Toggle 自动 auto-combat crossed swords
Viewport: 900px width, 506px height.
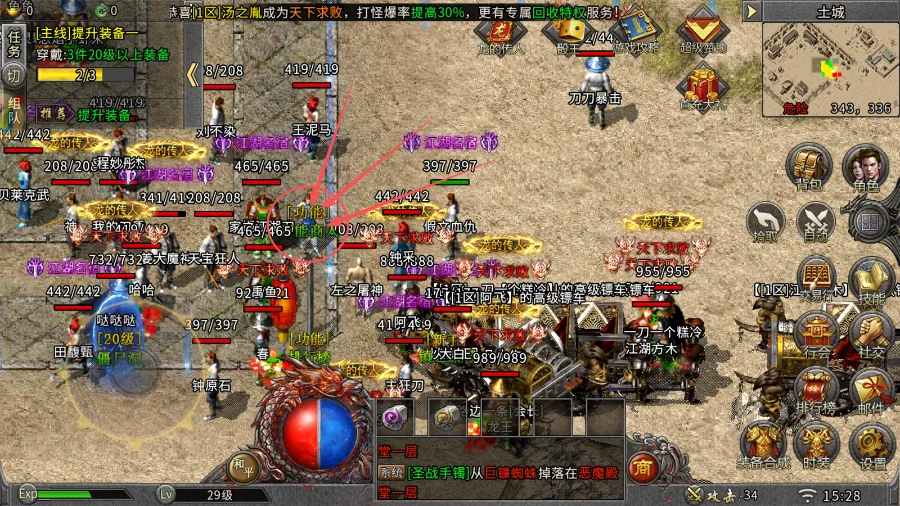point(818,220)
